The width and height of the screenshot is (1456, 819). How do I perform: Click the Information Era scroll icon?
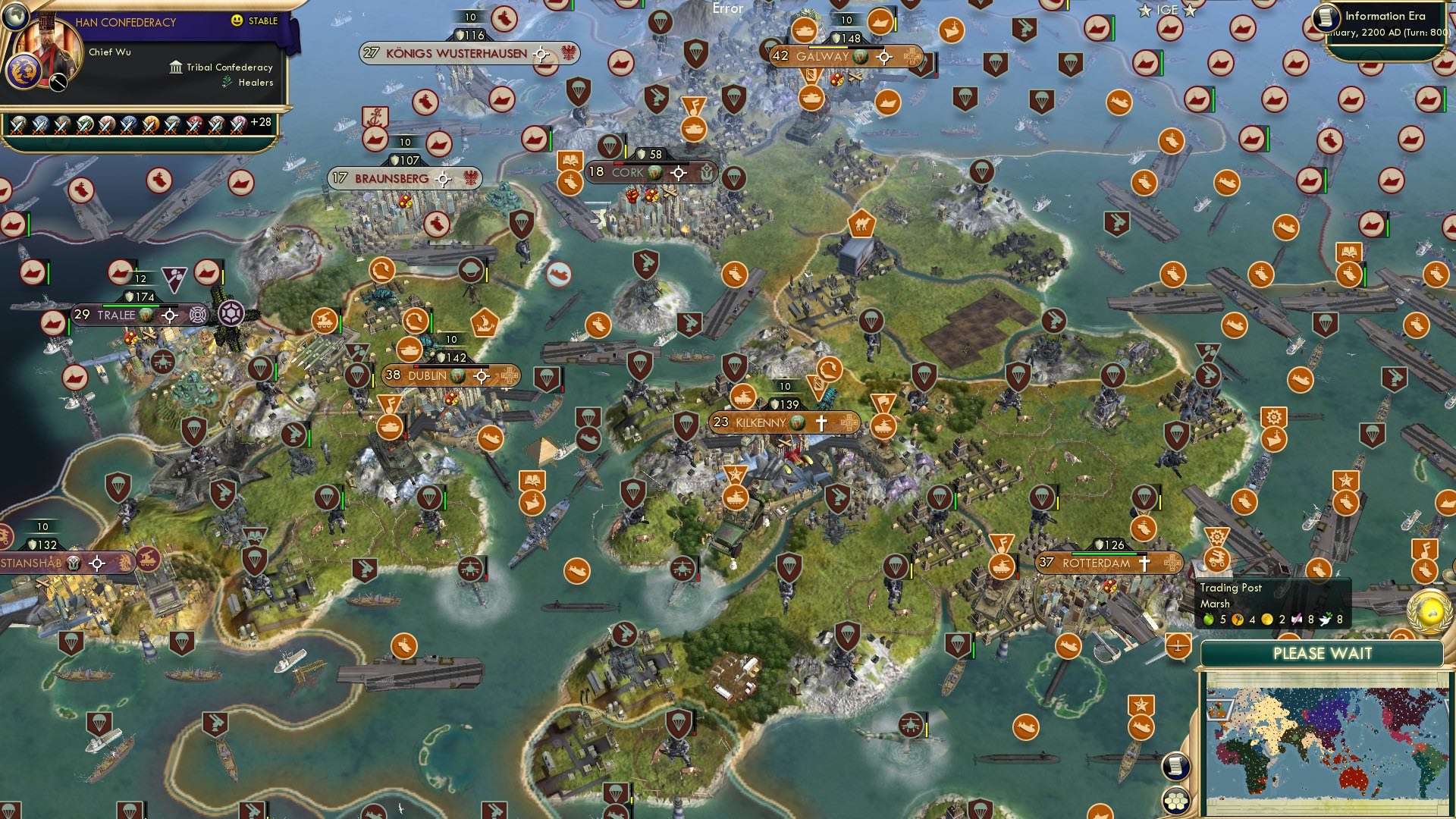tap(1326, 17)
